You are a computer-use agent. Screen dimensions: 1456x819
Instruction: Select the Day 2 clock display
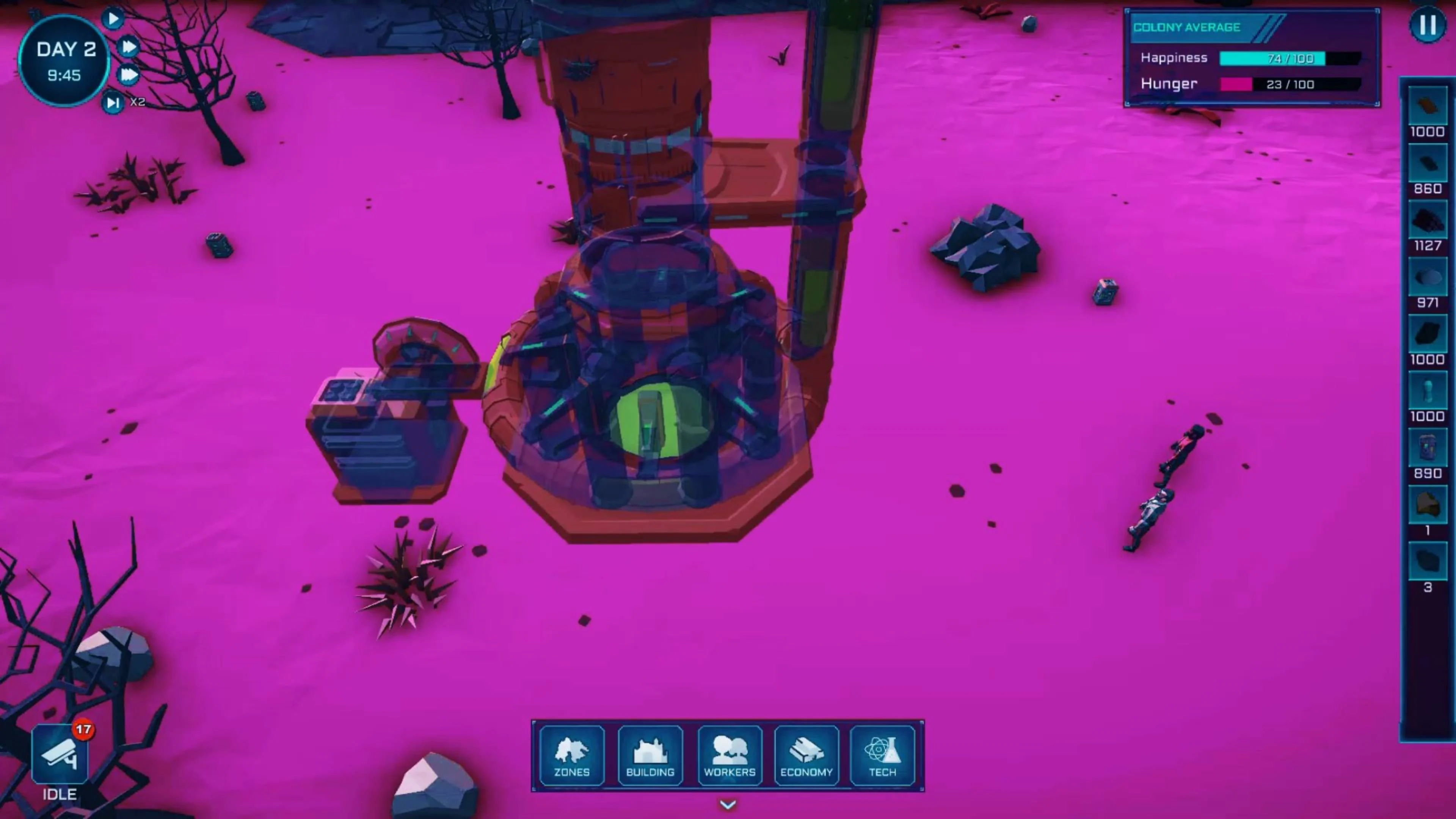click(x=64, y=60)
